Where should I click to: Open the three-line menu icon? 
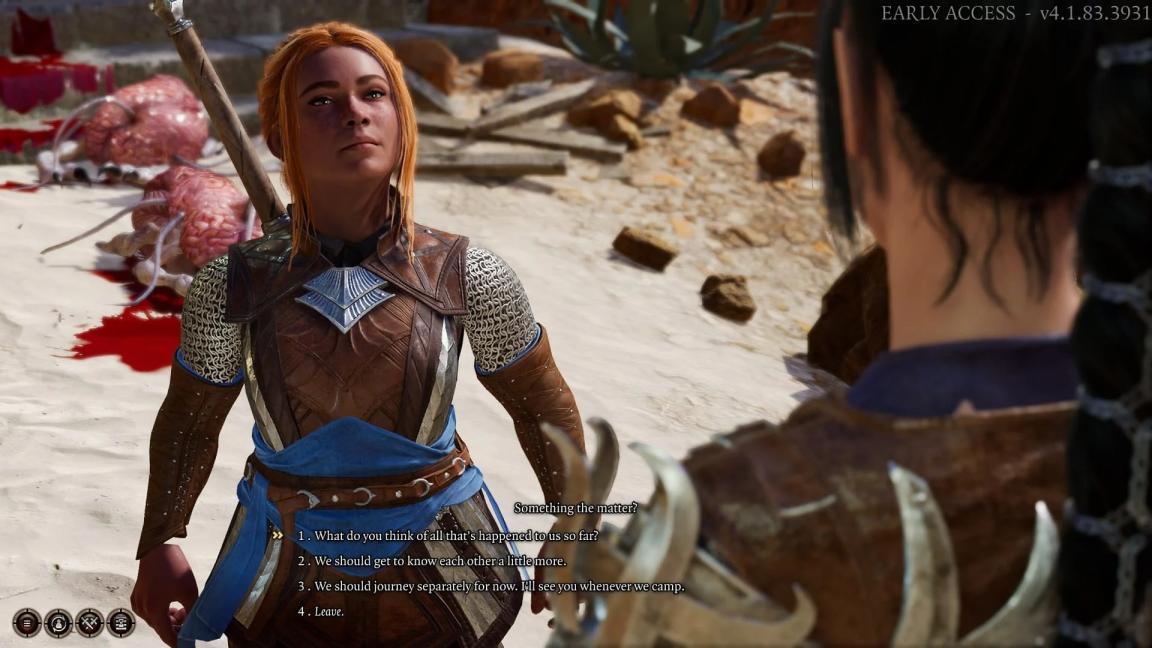(27, 622)
